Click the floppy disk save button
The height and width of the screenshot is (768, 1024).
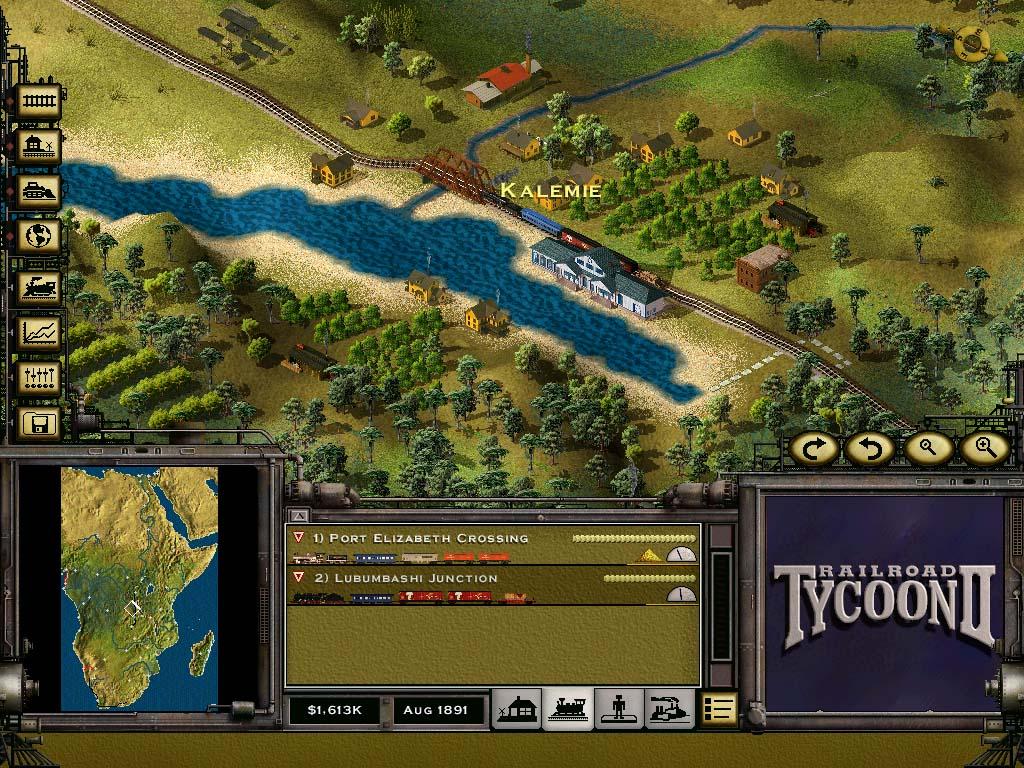point(38,424)
